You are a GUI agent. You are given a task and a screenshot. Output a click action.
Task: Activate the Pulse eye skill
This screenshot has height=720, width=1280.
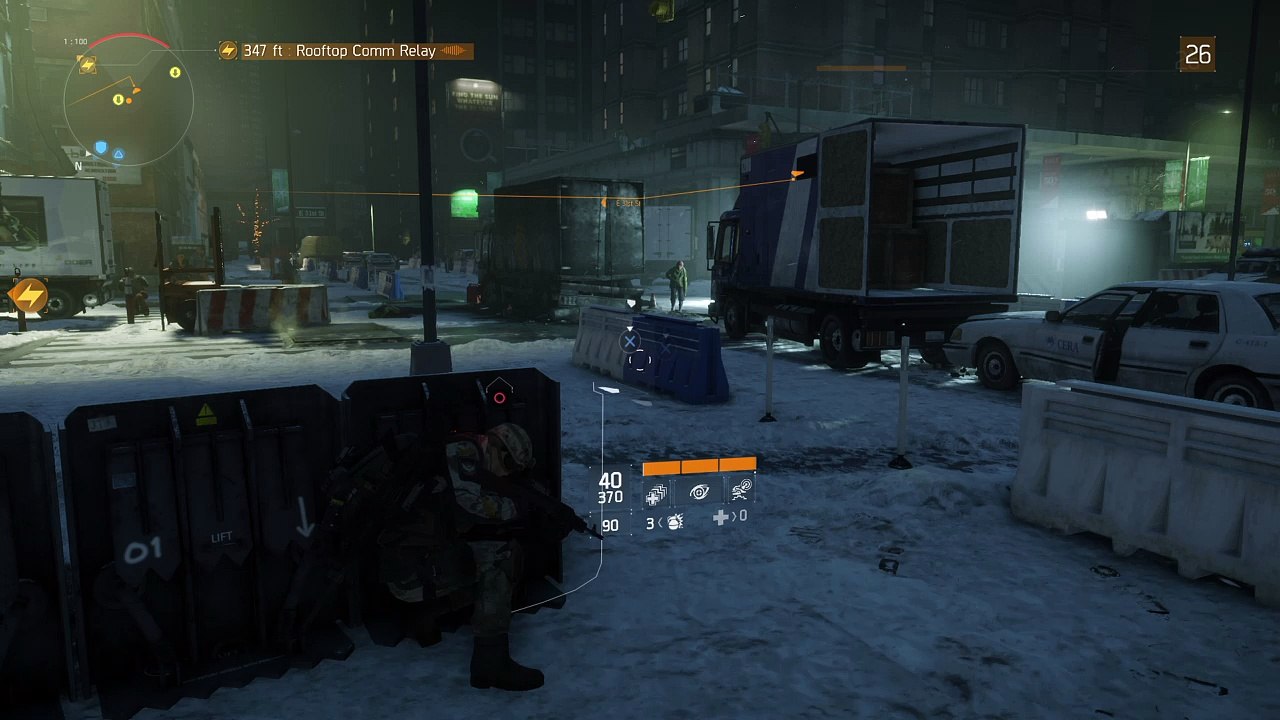point(699,492)
